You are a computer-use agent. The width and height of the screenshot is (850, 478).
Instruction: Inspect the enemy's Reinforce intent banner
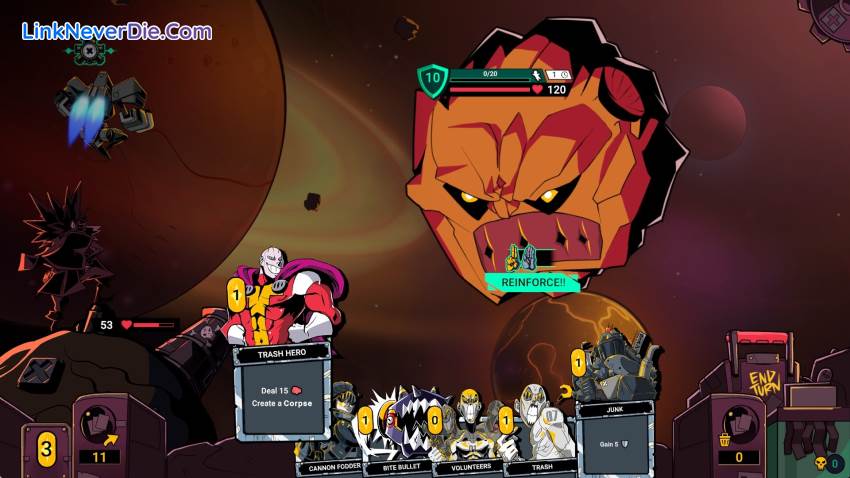pyautogui.click(x=532, y=283)
